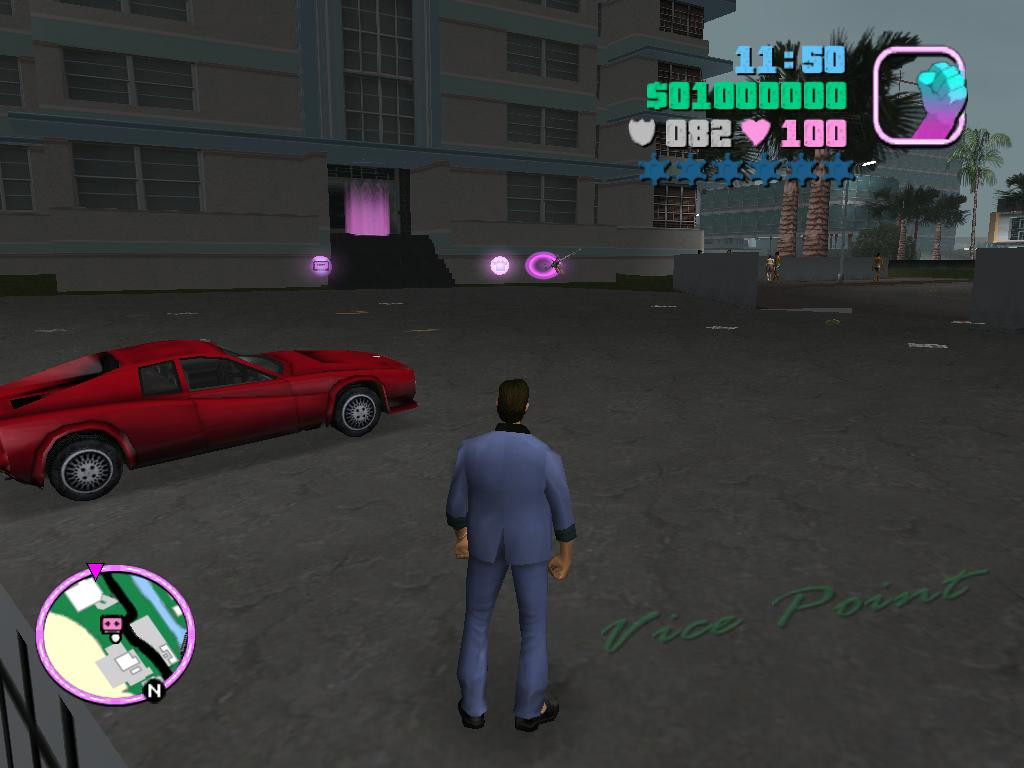Click the north 'N' compass marker
The width and height of the screenshot is (1024, 768).
[154, 690]
